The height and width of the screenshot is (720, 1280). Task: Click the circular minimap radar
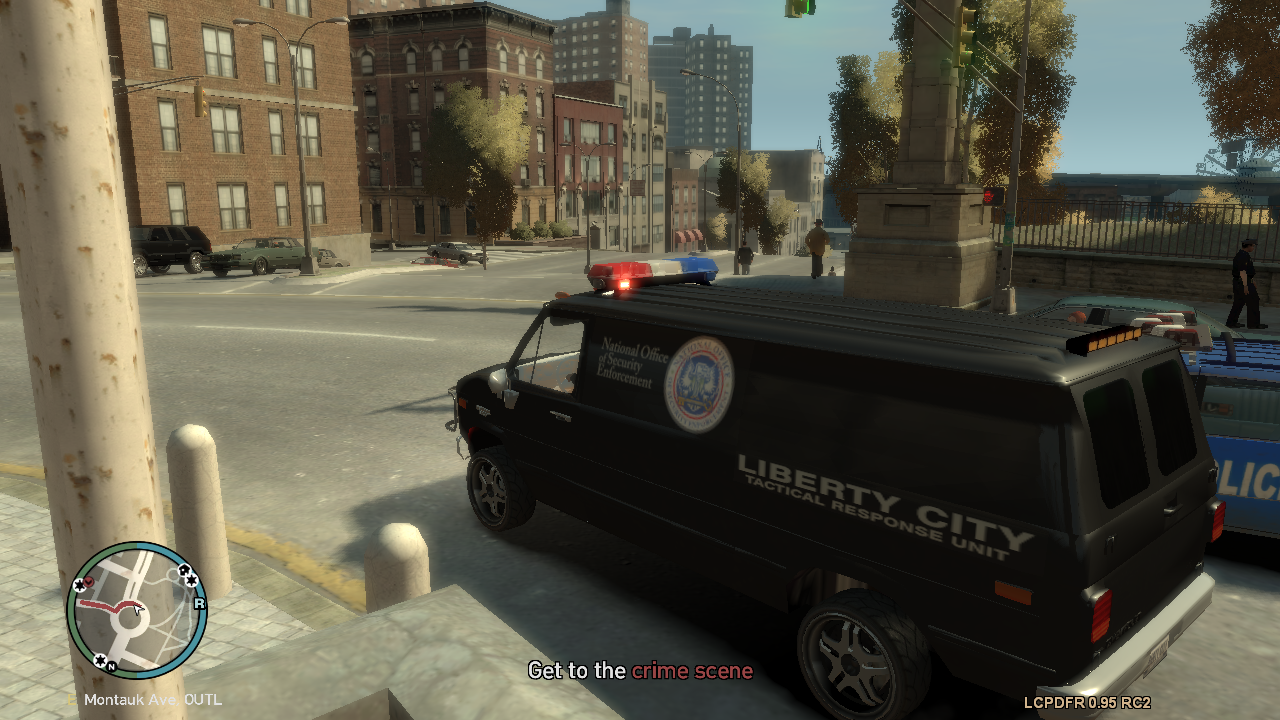[x=136, y=610]
